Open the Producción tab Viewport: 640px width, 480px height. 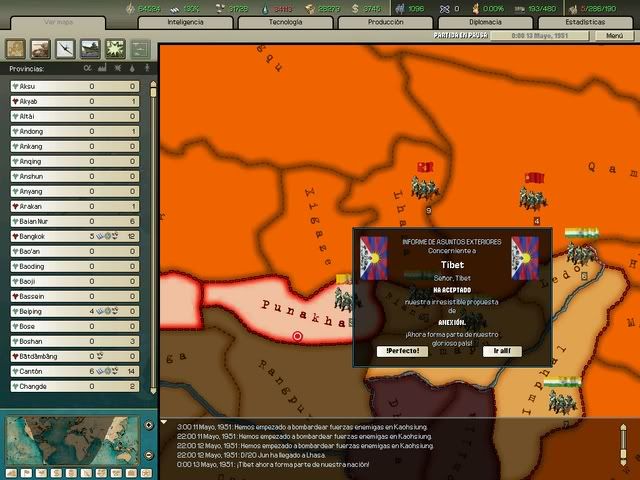[385, 21]
